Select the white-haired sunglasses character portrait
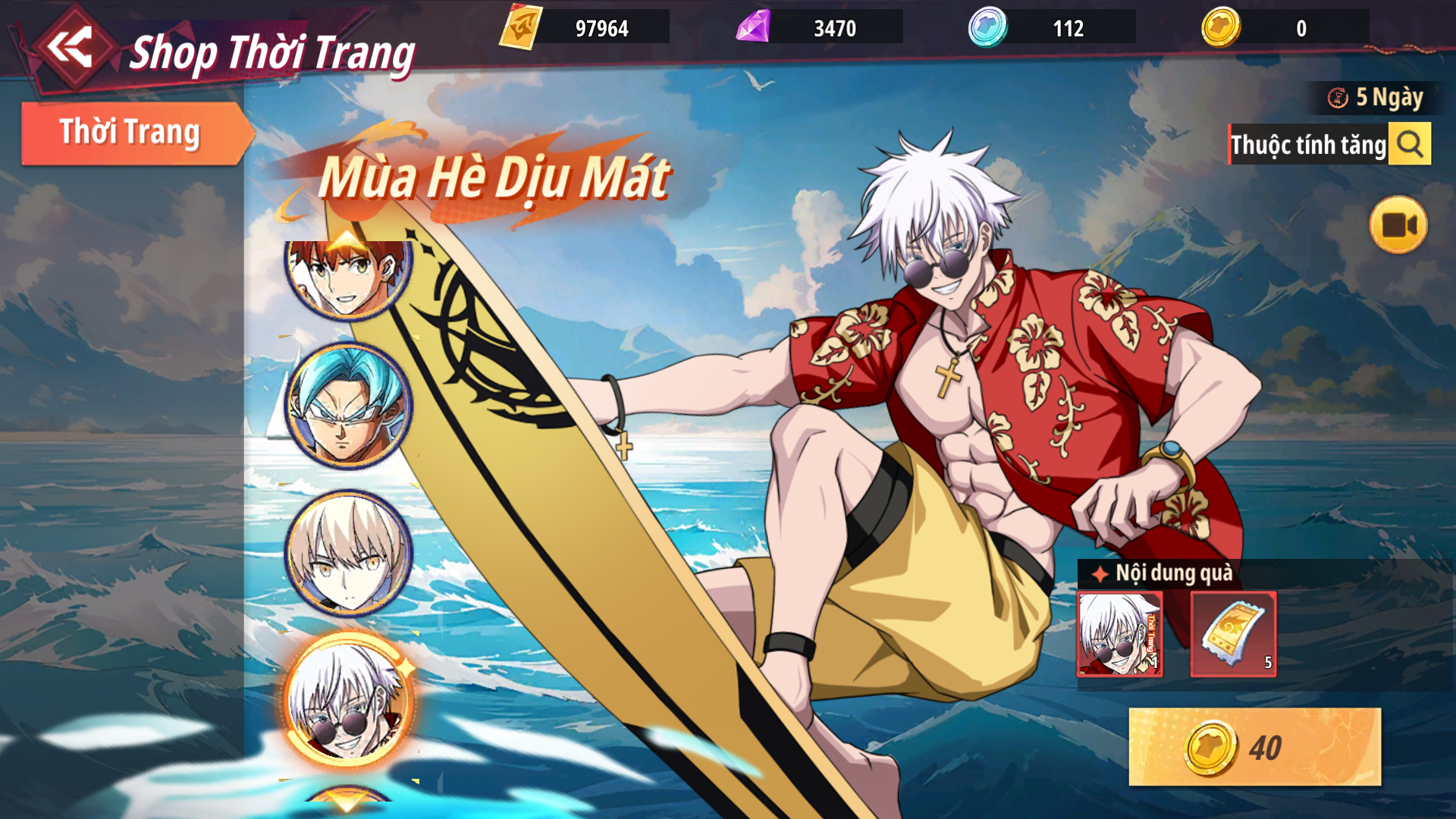 [348, 701]
